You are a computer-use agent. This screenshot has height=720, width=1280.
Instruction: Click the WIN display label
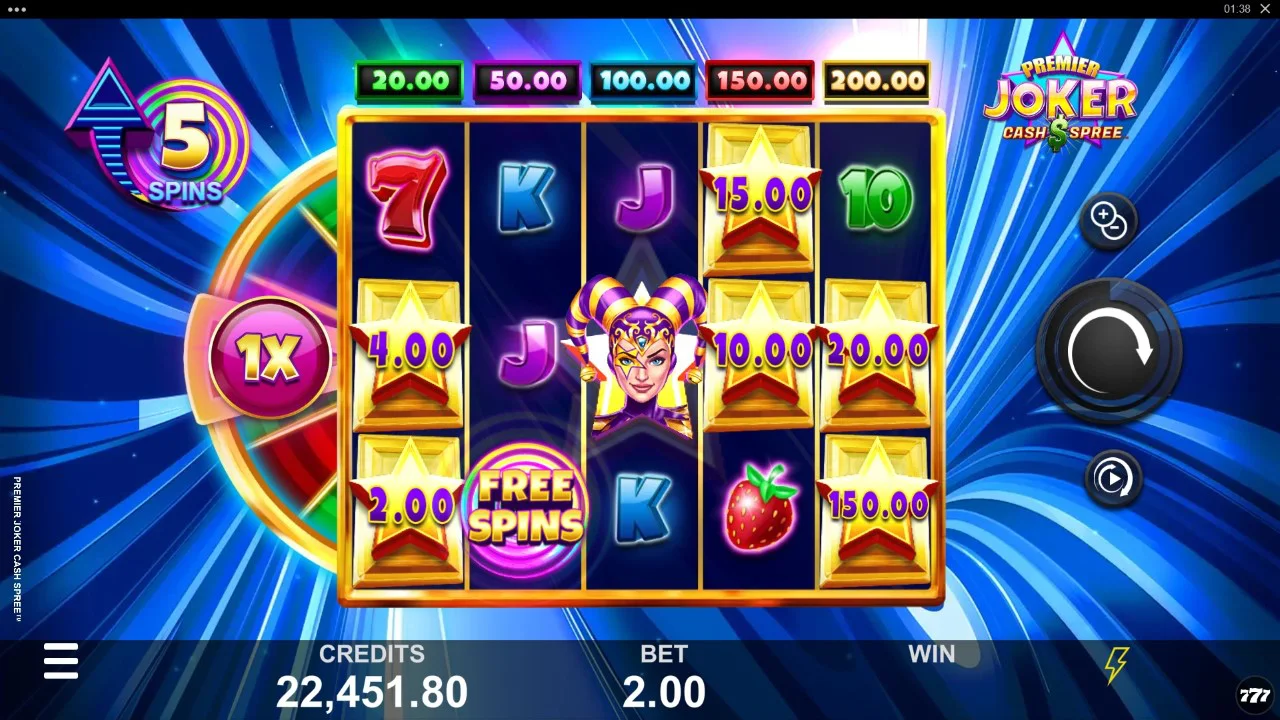tap(931, 654)
